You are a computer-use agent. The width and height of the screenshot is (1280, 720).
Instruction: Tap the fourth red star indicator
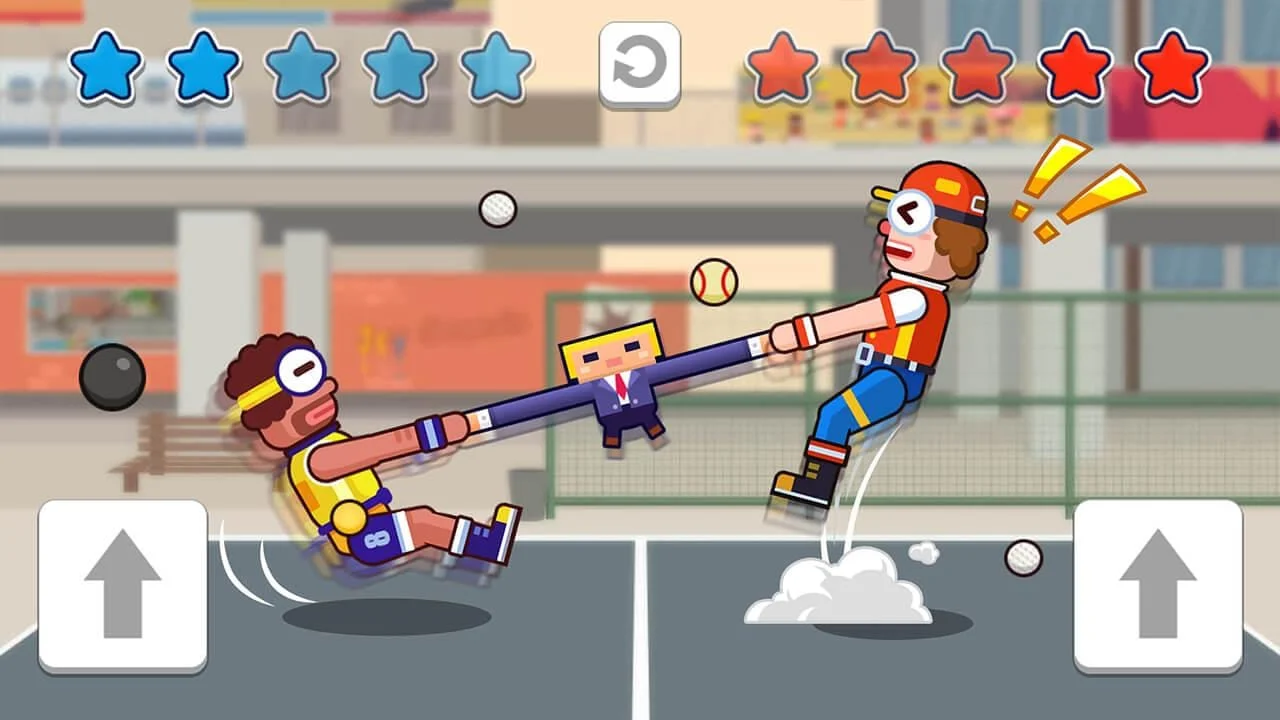click(x=1075, y=66)
